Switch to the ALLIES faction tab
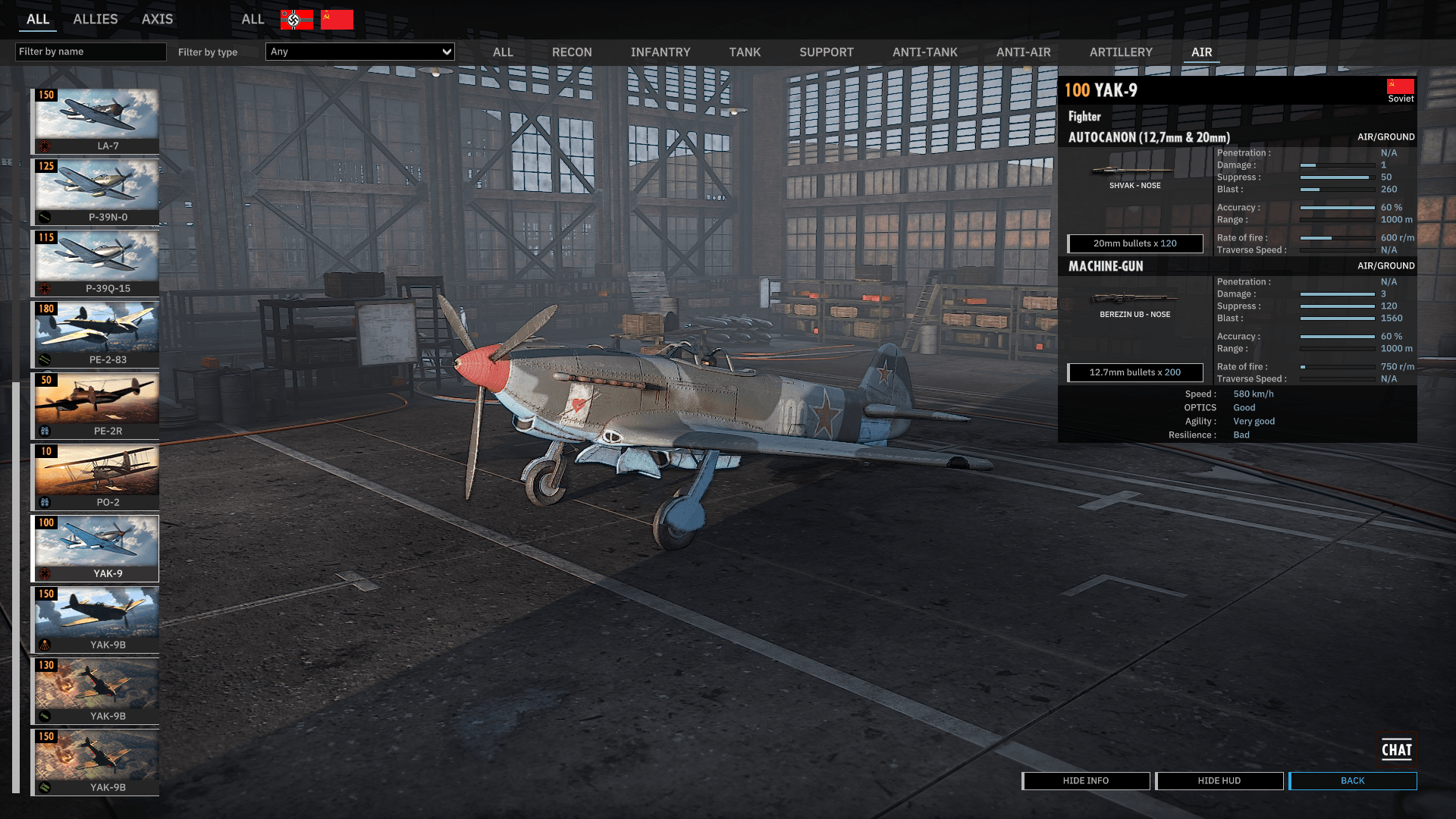The height and width of the screenshot is (819, 1456). point(95,19)
